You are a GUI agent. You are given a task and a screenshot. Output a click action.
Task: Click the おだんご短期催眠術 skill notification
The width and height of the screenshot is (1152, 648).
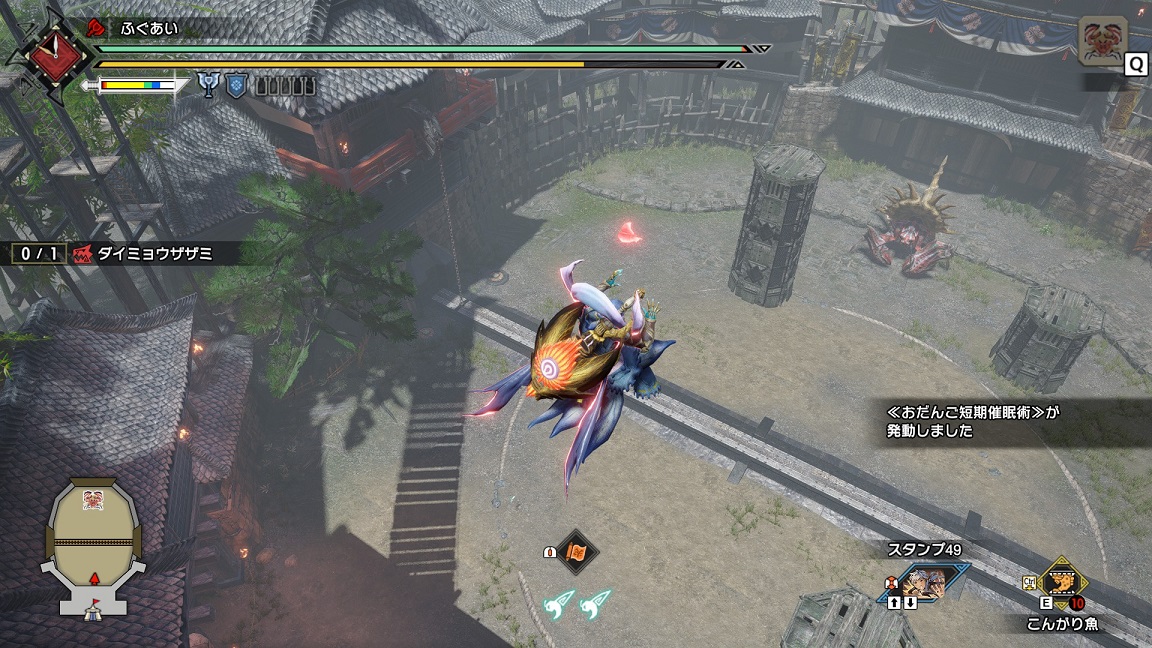[x=1005, y=421]
